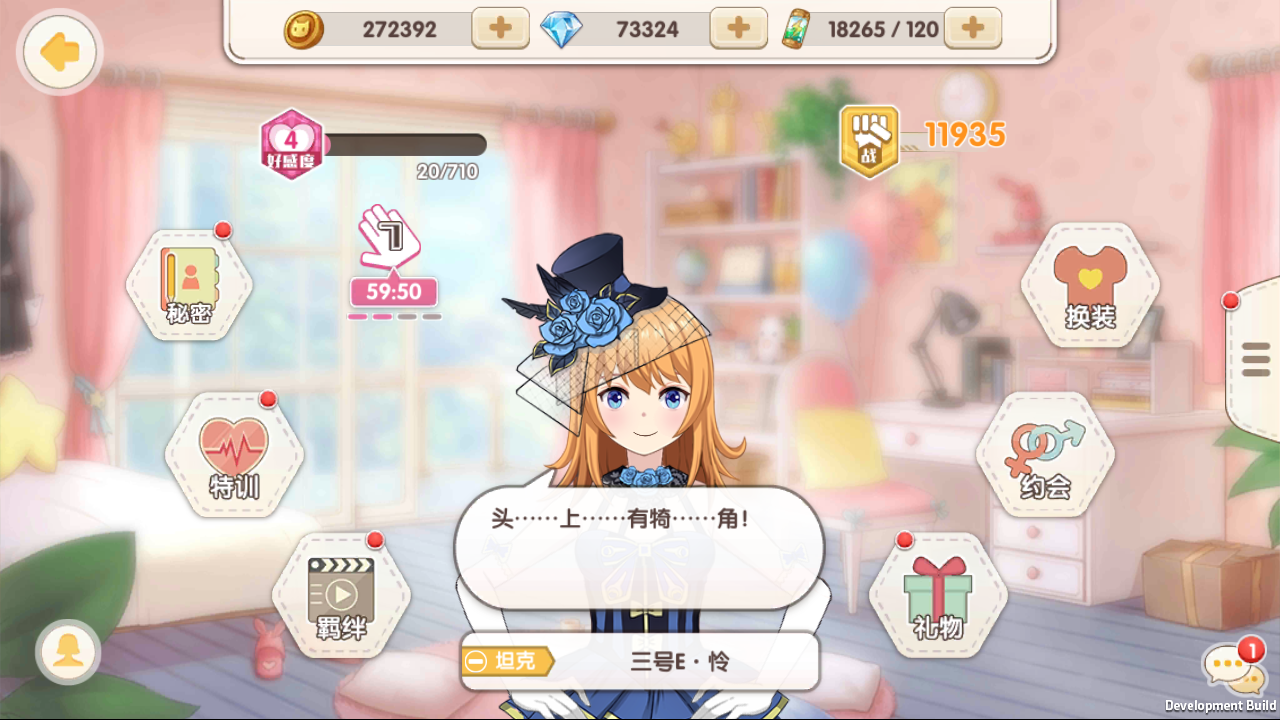This screenshot has width=1280, height=720.
Task: Start a 约会 (Date) with the character
Action: click(1045, 459)
